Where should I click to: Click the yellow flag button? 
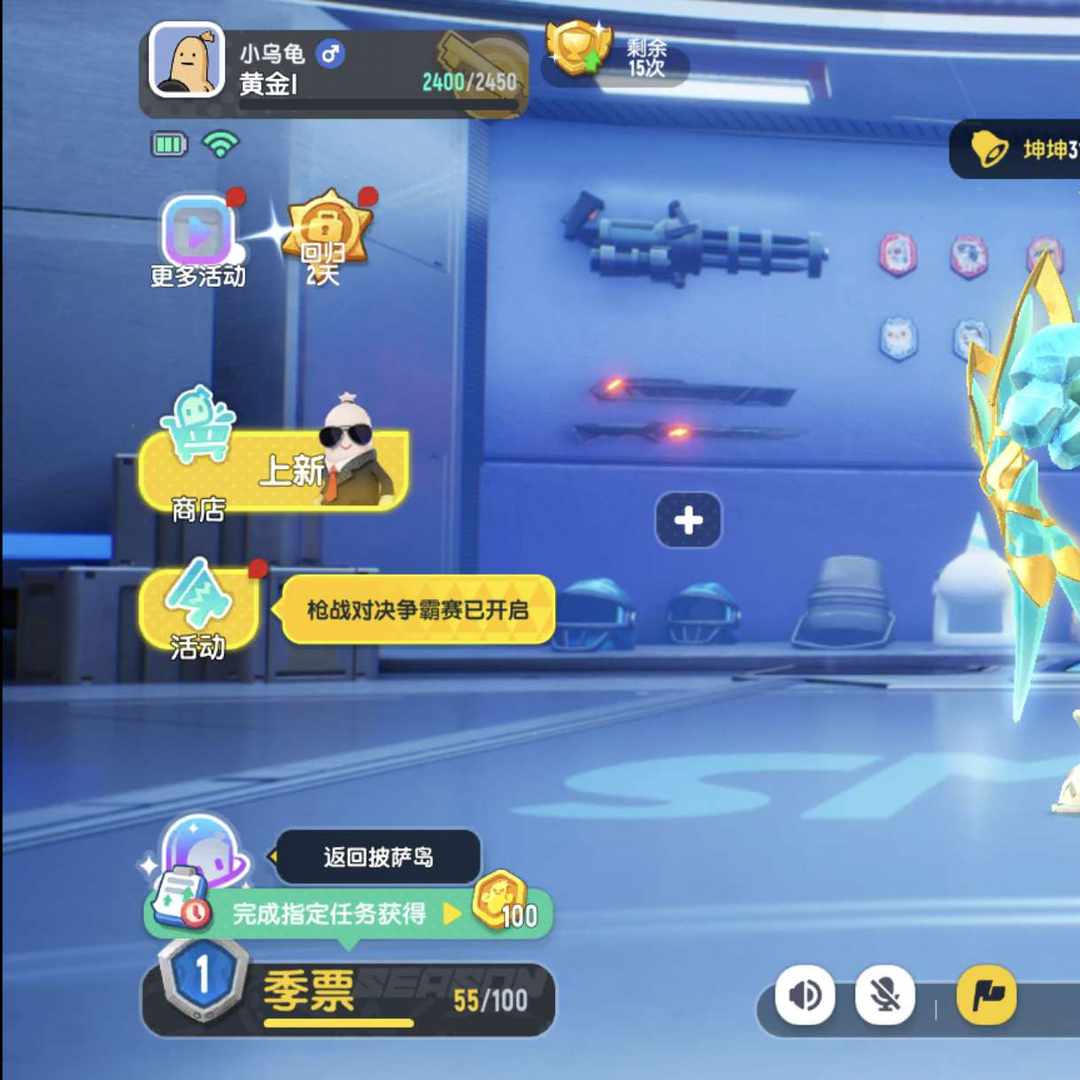pos(986,996)
